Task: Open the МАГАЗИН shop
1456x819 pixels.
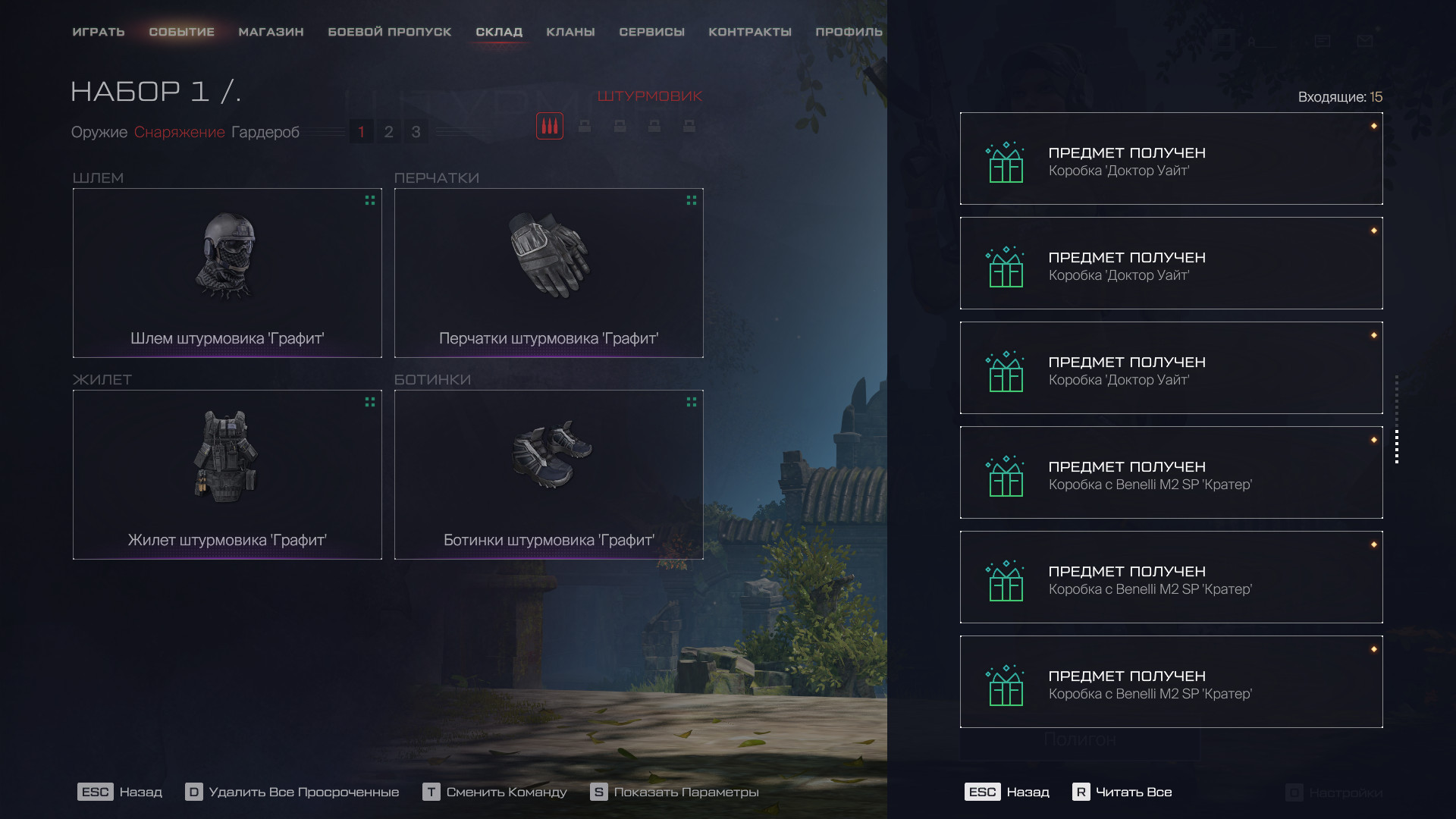Action: (x=271, y=32)
